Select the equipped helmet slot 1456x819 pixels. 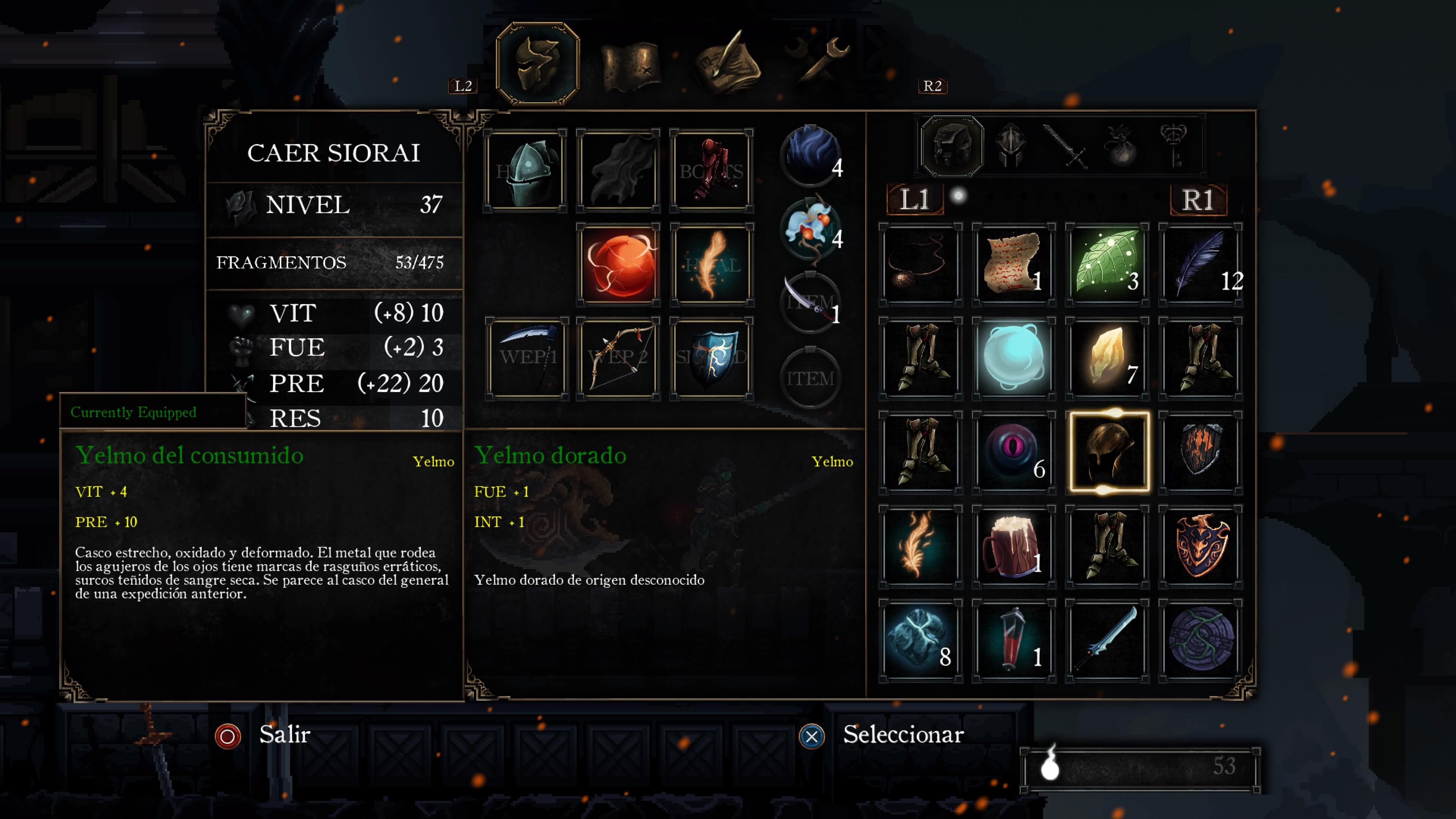click(526, 171)
